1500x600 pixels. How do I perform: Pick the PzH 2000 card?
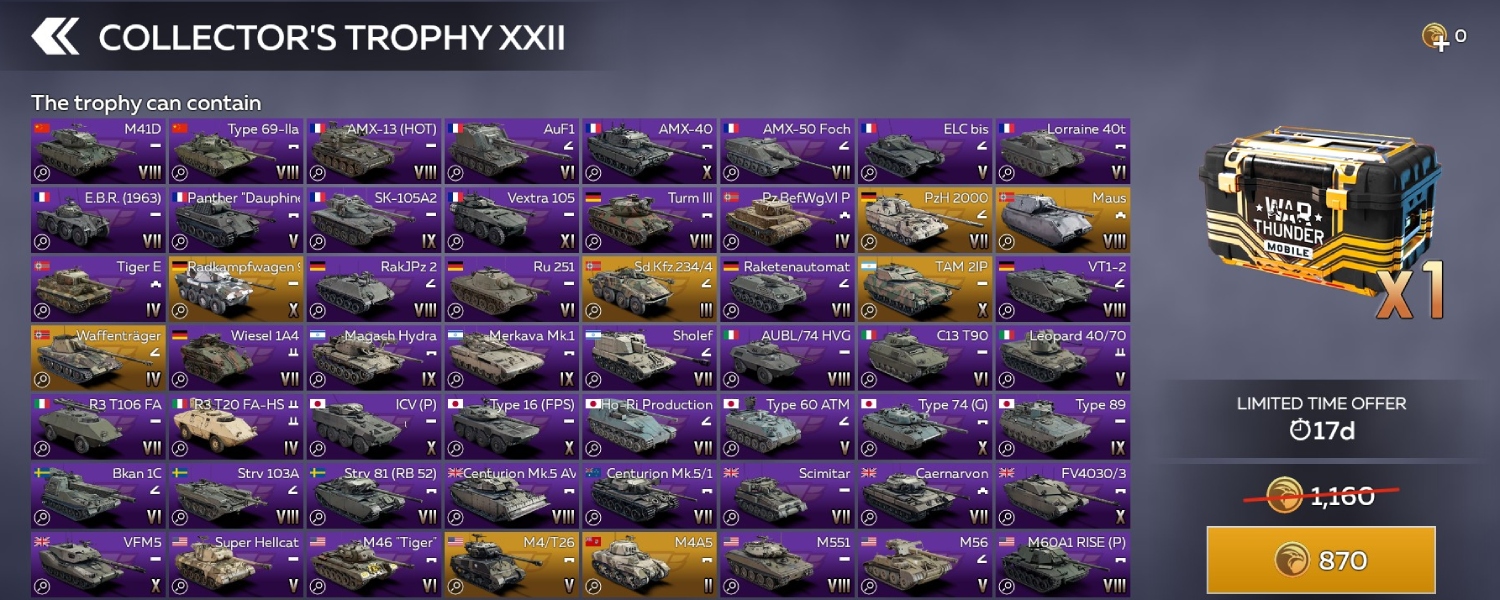tap(925, 220)
